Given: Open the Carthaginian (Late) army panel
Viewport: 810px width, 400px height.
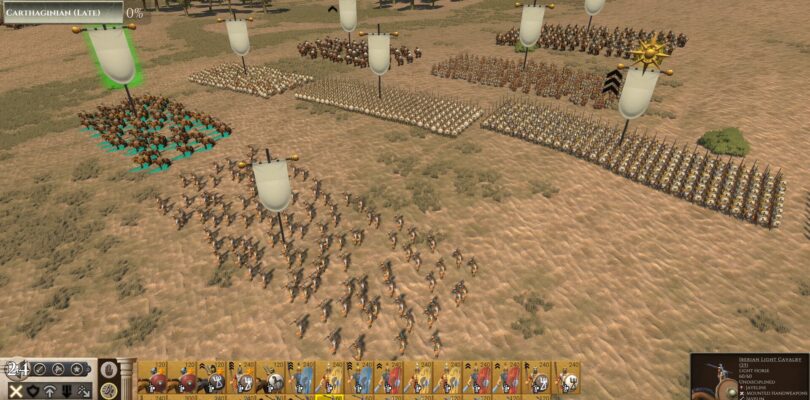Looking at the screenshot, I should pos(61,12).
